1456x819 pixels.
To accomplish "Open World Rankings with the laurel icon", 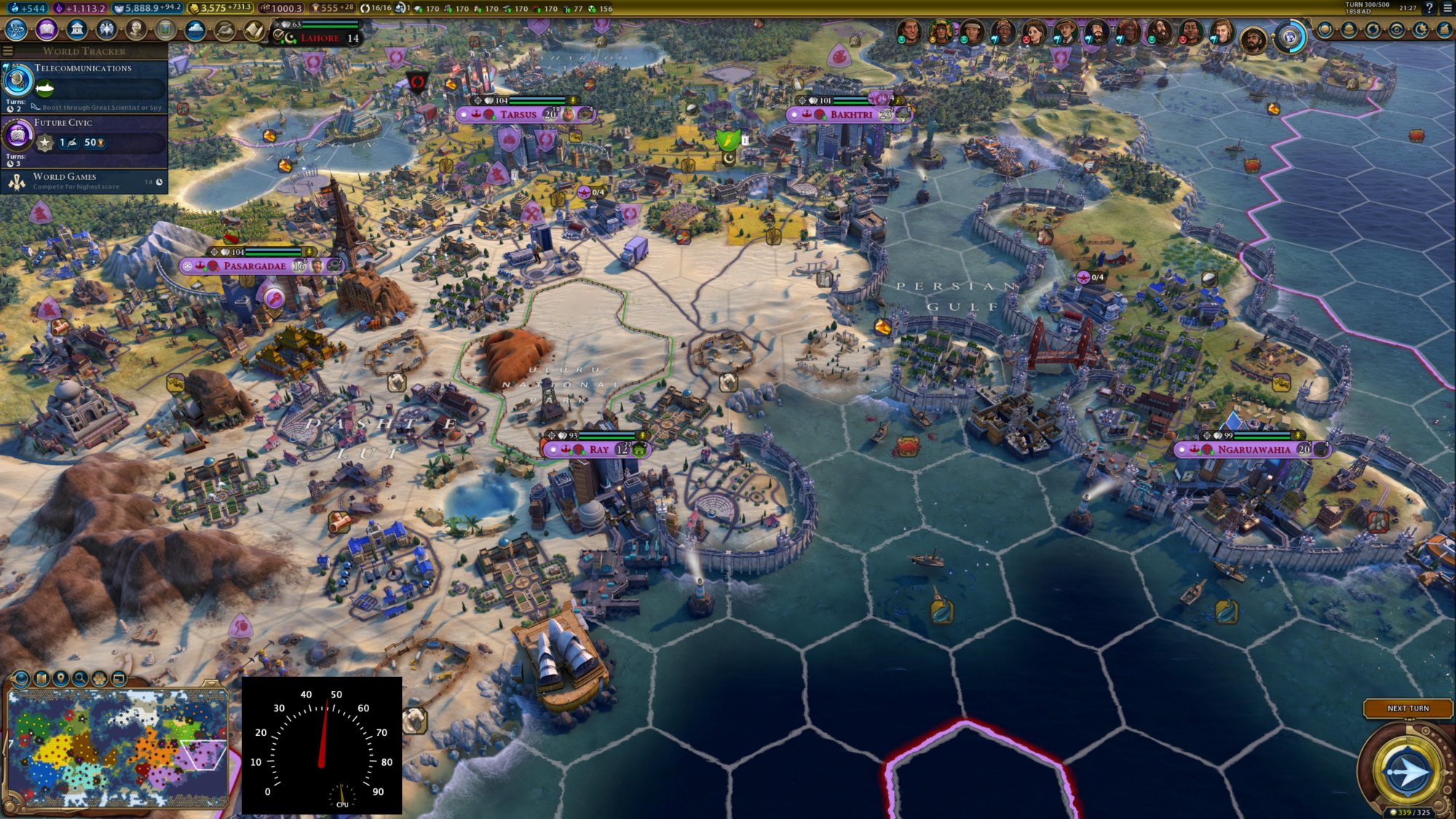I will [1325, 29].
